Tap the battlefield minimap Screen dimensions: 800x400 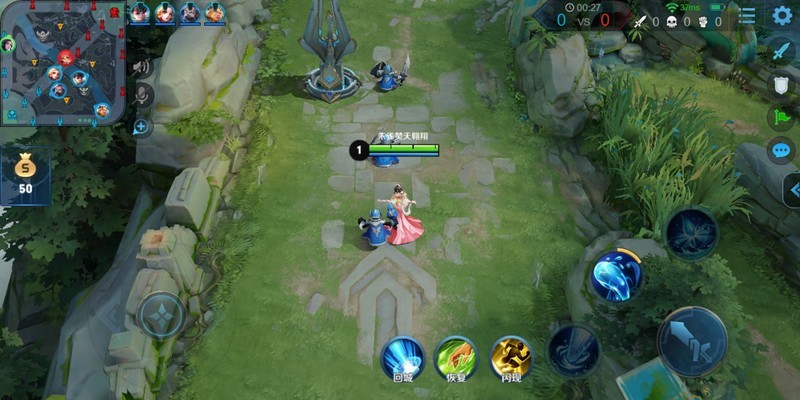click(x=64, y=64)
